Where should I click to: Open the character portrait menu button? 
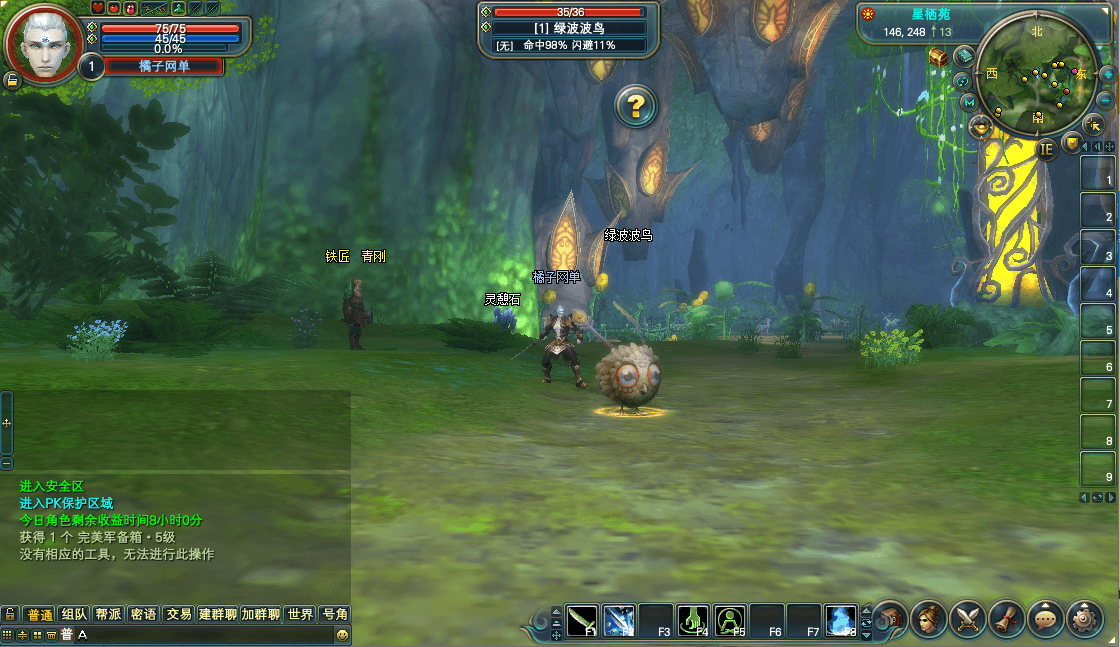point(929,620)
